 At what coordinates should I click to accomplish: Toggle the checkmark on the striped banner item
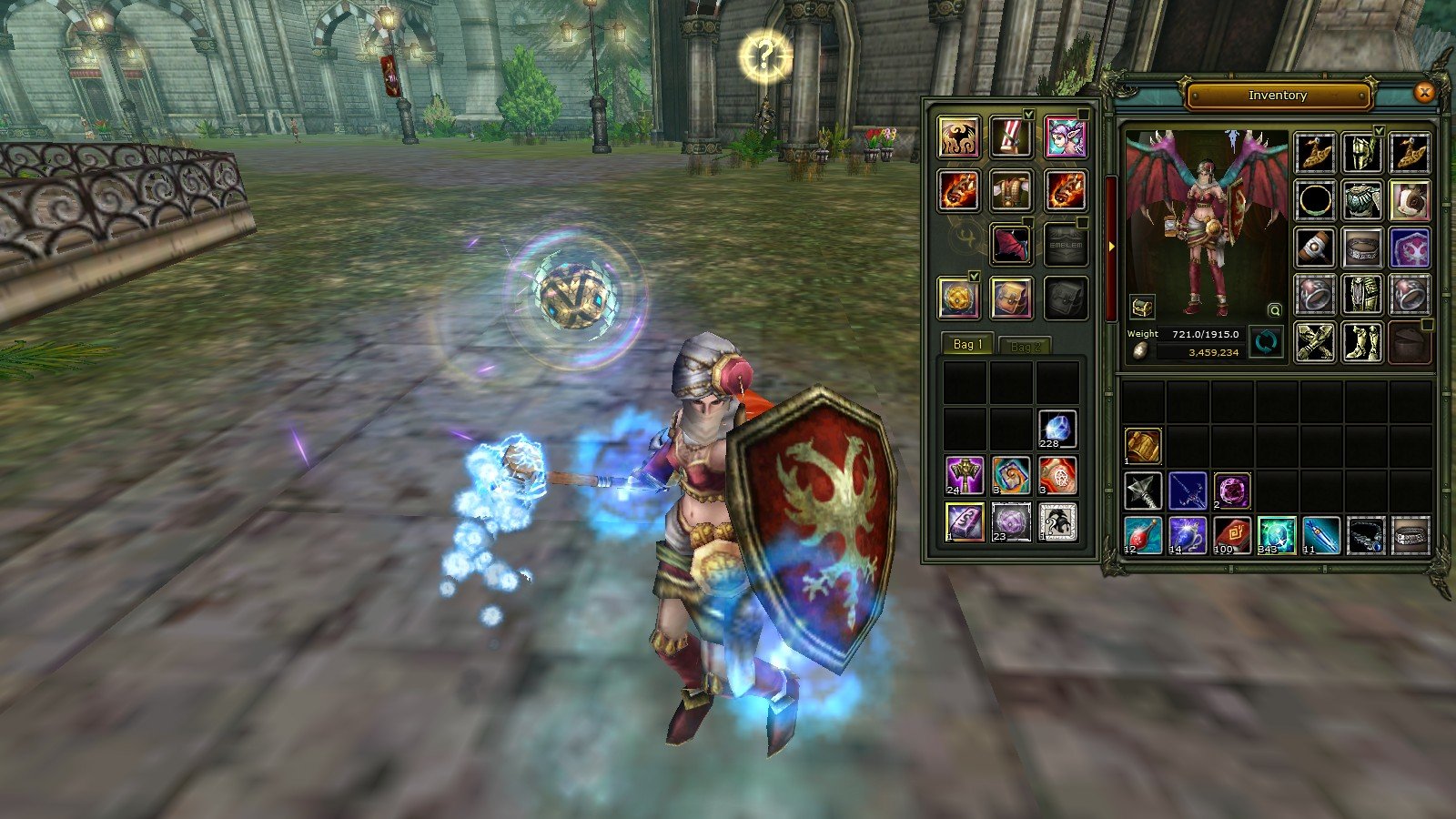(1027, 115)
